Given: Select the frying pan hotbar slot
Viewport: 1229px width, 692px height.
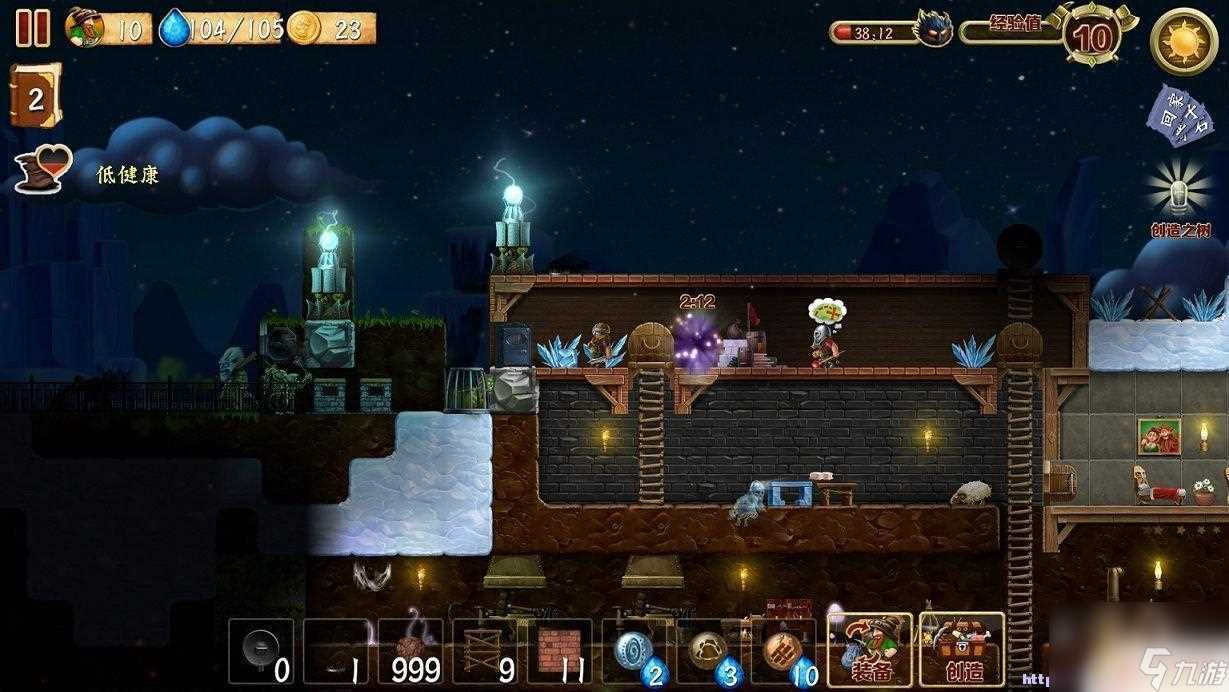Looking at the screenshot, I should [x=261, y=651].
